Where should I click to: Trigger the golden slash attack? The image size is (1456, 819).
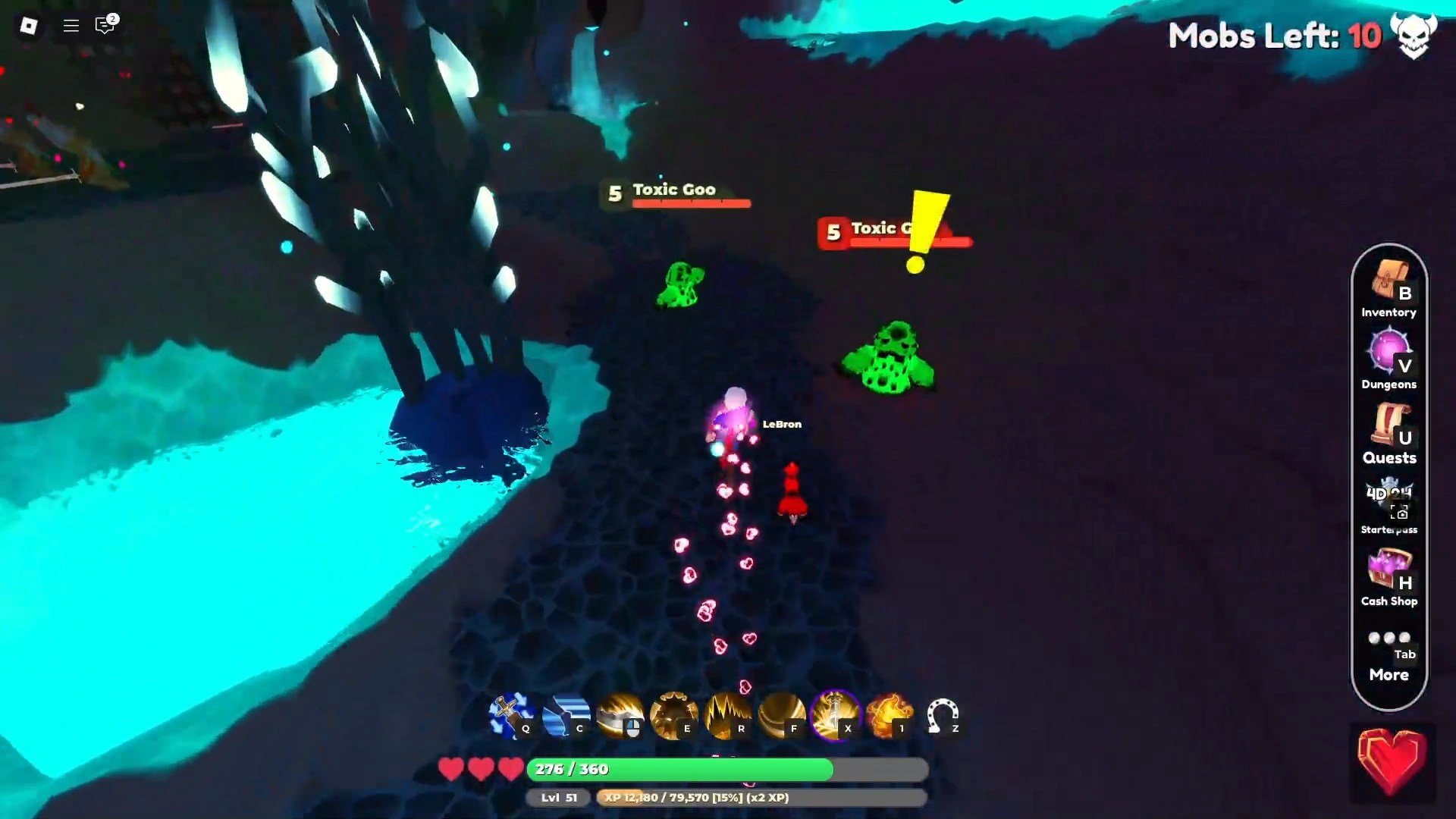620,716
